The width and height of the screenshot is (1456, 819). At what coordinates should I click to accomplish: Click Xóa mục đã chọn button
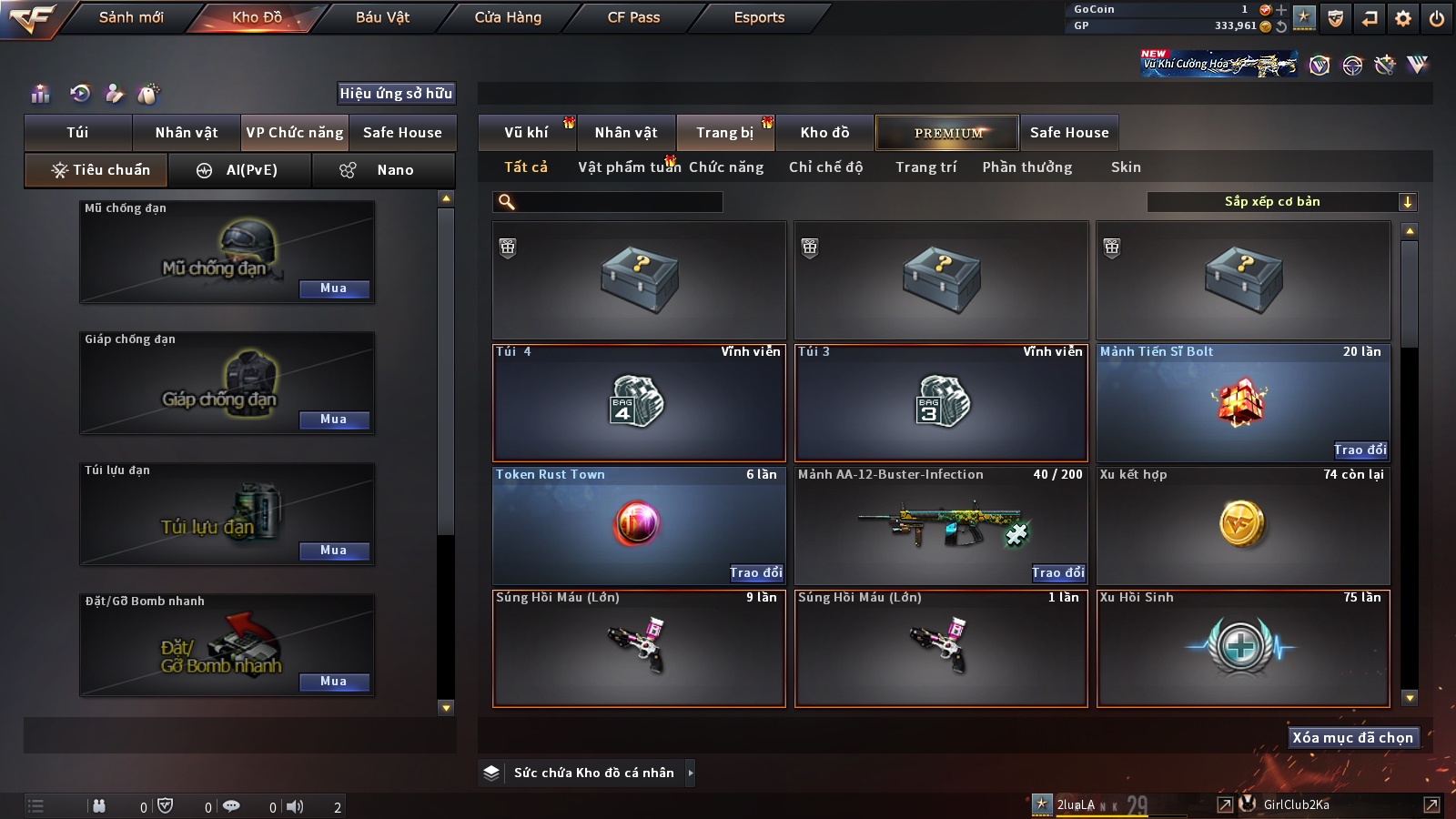[1352, 738]
